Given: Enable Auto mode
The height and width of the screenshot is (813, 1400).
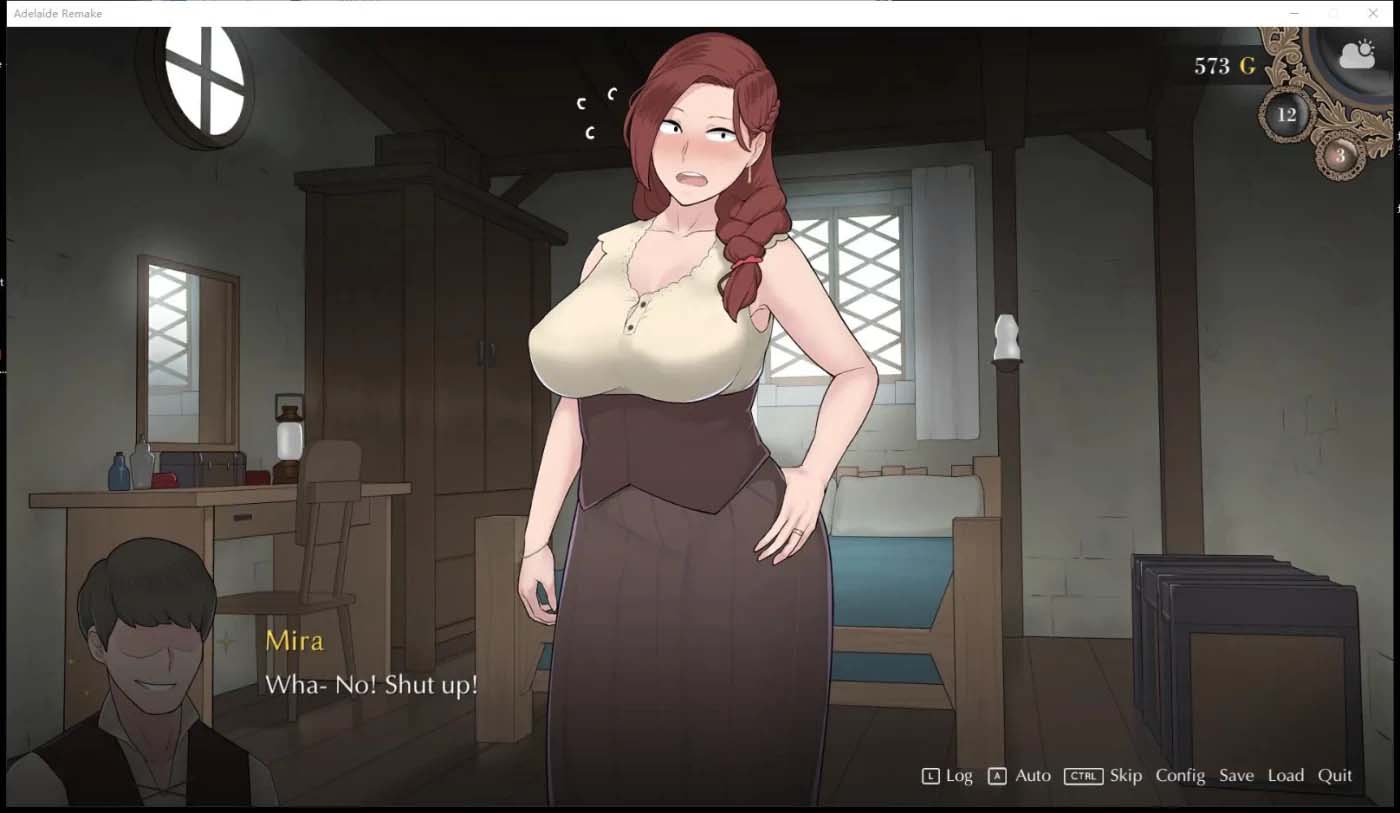Looking at the screenshot, I should click(x=1033, y=775).
